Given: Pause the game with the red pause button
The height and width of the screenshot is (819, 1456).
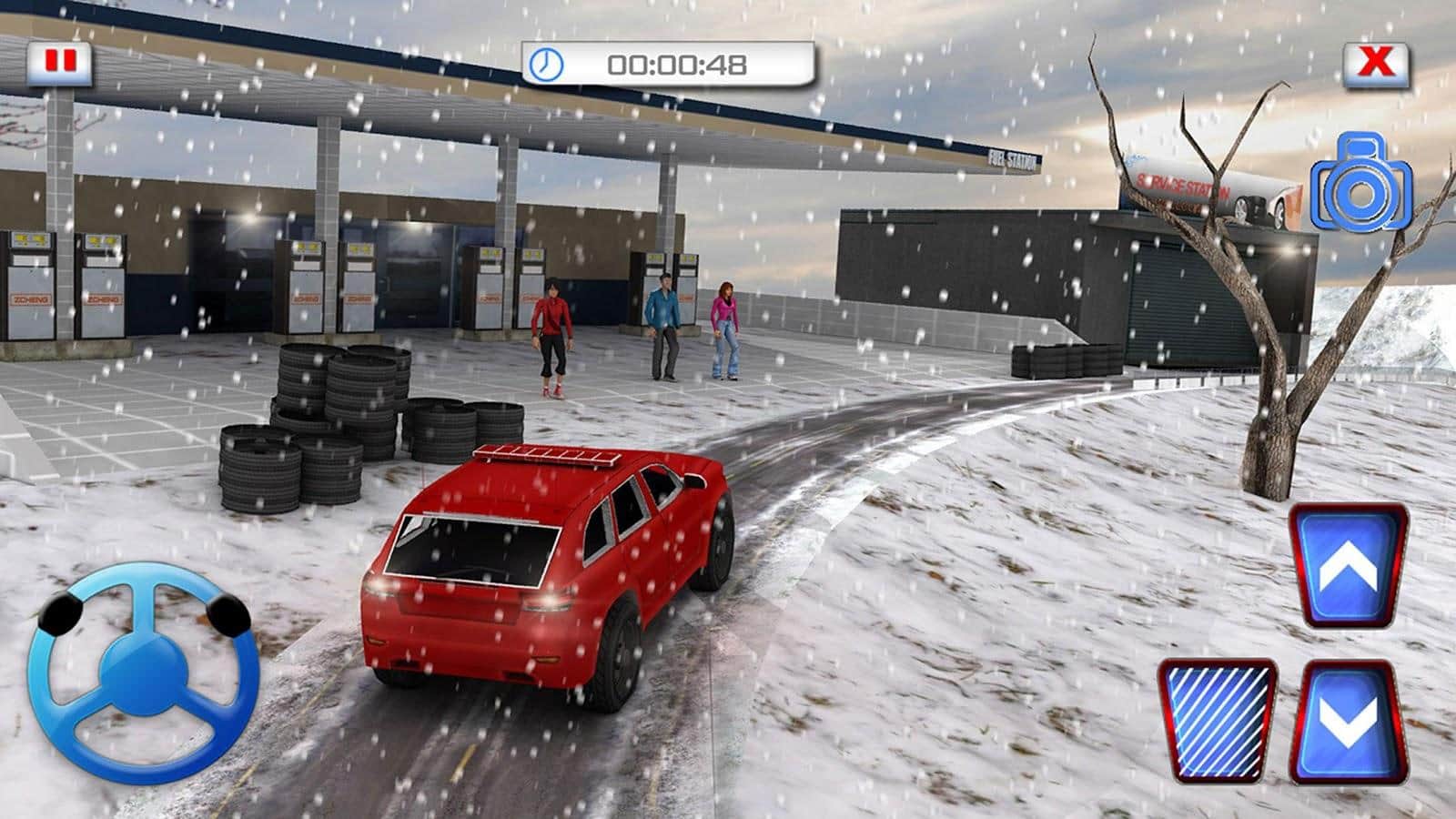Looking at the screenshot, I should 60,63.
